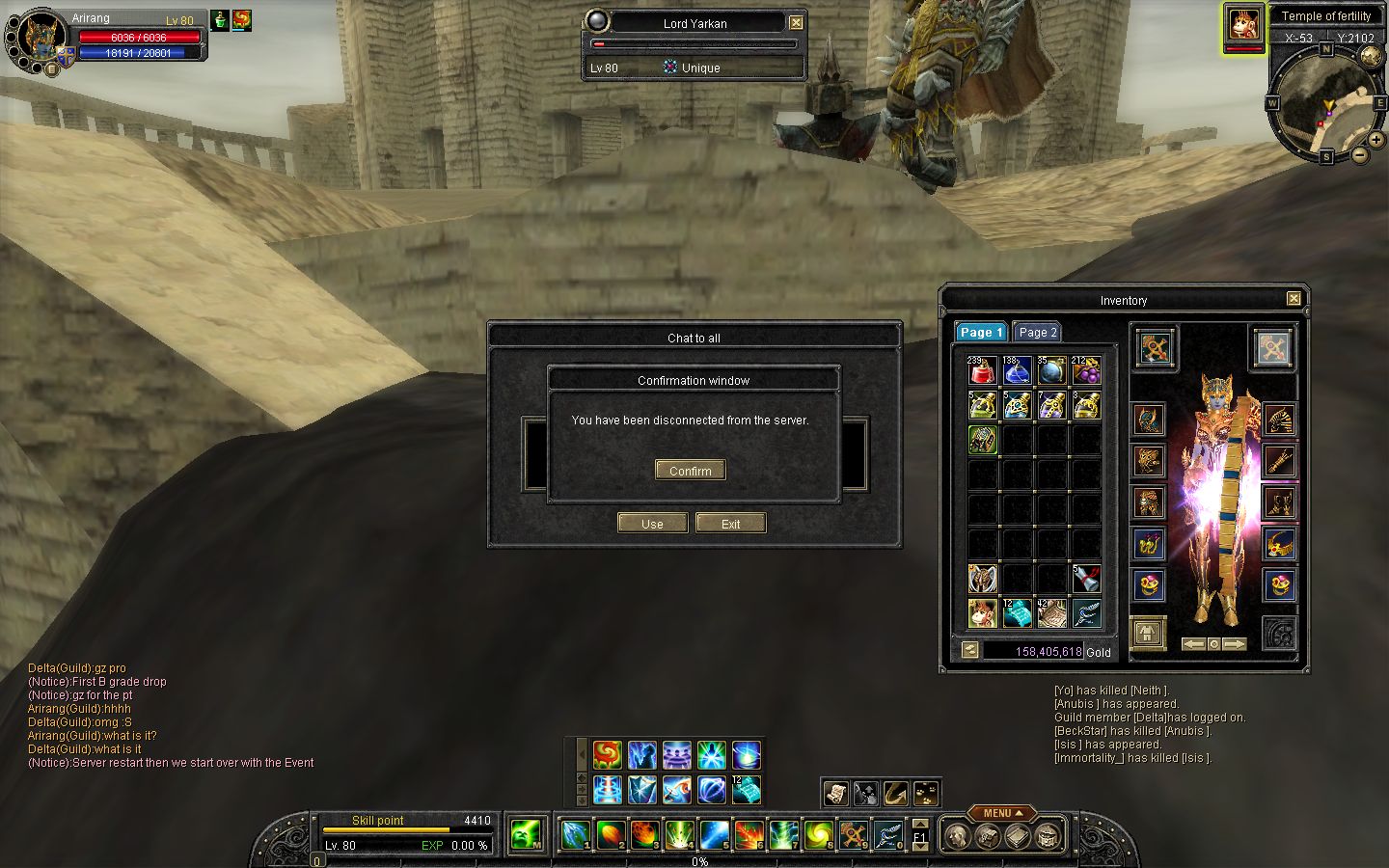Select the Lord Yarkan target frame
This screenshot has width=1389, height=868.
[694, 23]
